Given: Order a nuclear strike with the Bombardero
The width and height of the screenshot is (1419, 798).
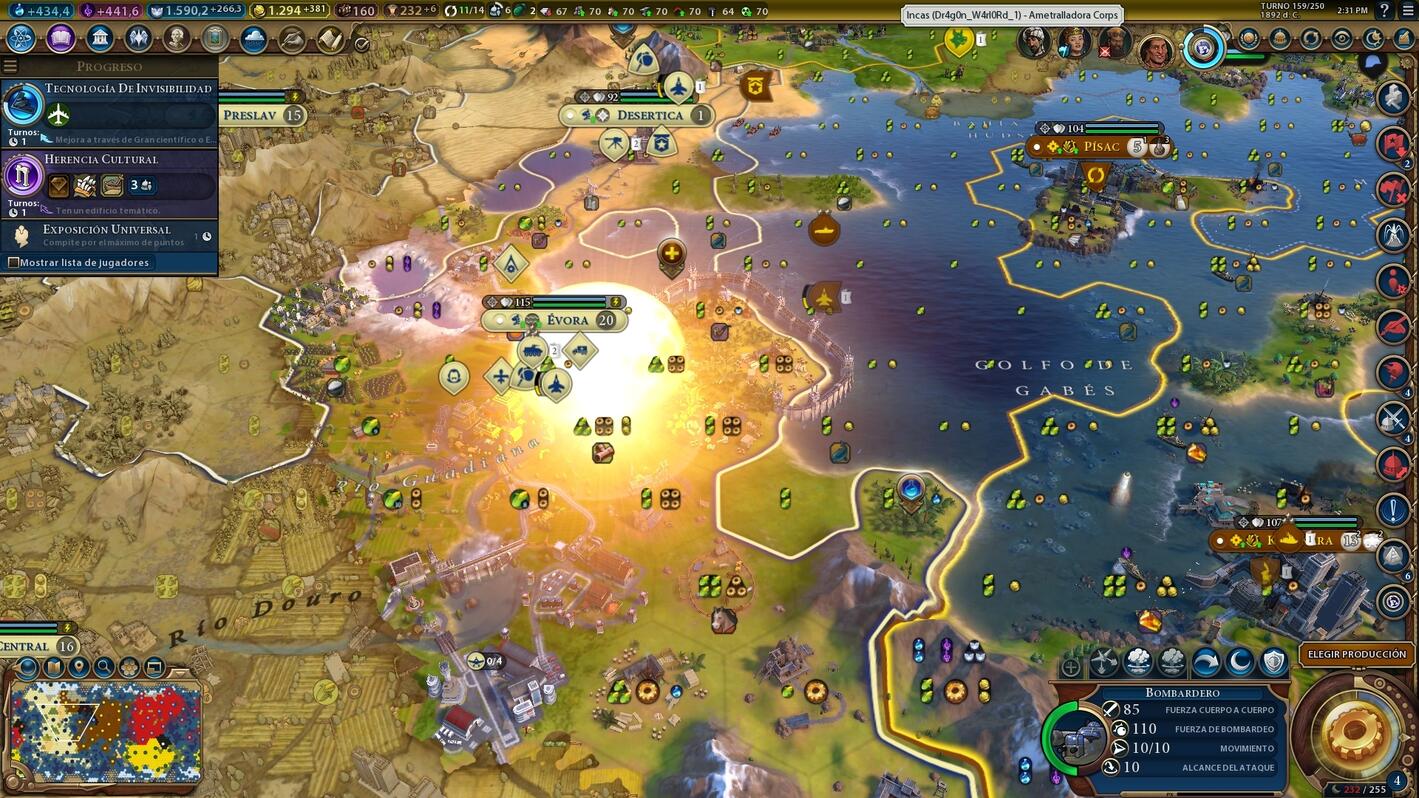Looking at the screenshot, I should tap(1140, 660).
